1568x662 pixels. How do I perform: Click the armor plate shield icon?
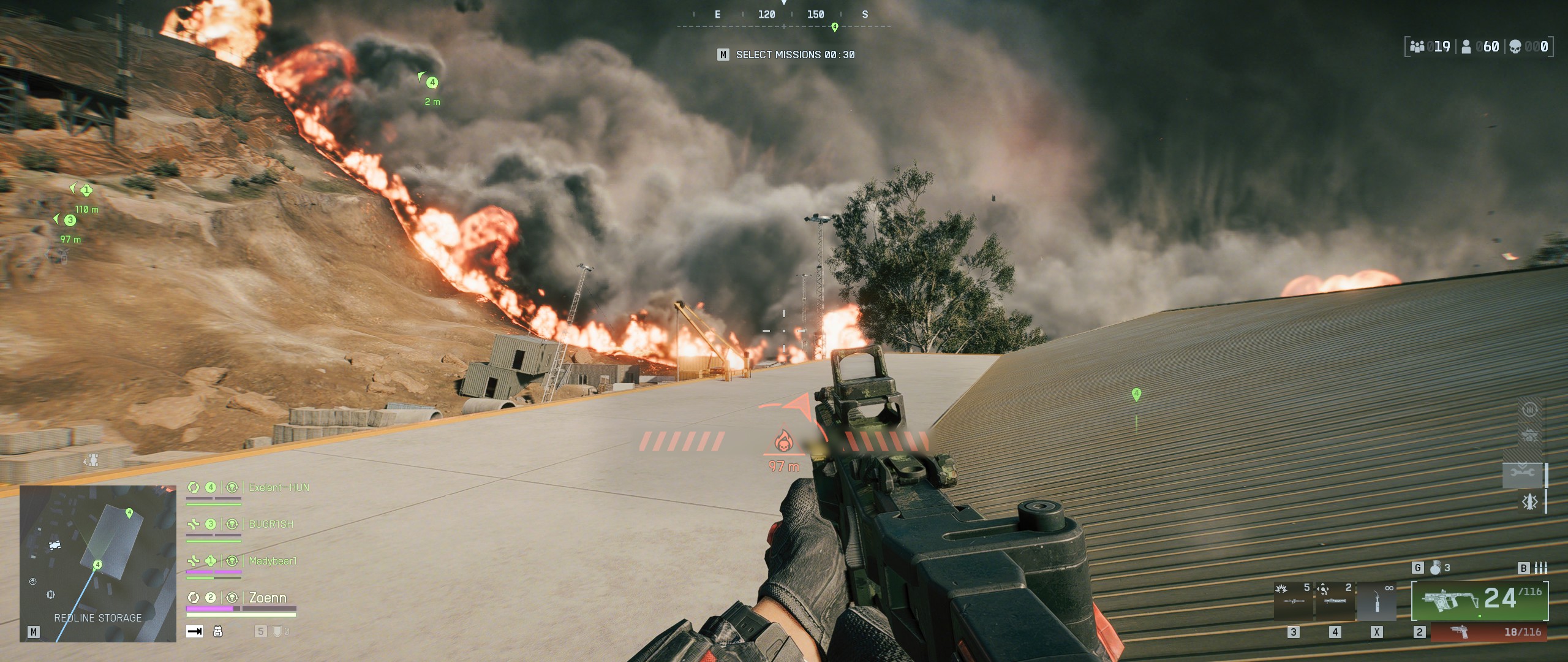click(277, 631)
